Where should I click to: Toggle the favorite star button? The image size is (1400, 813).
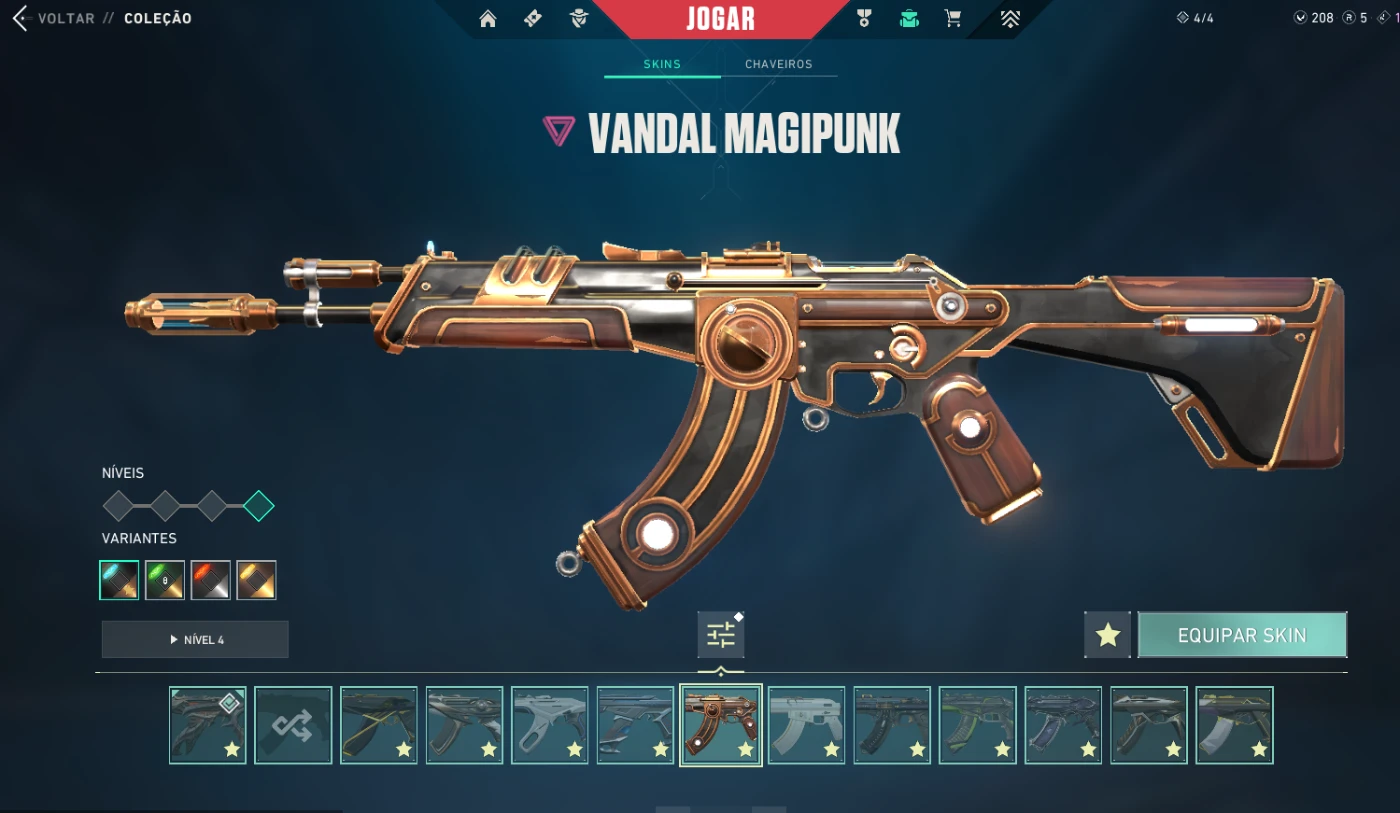pos(1107,635)
